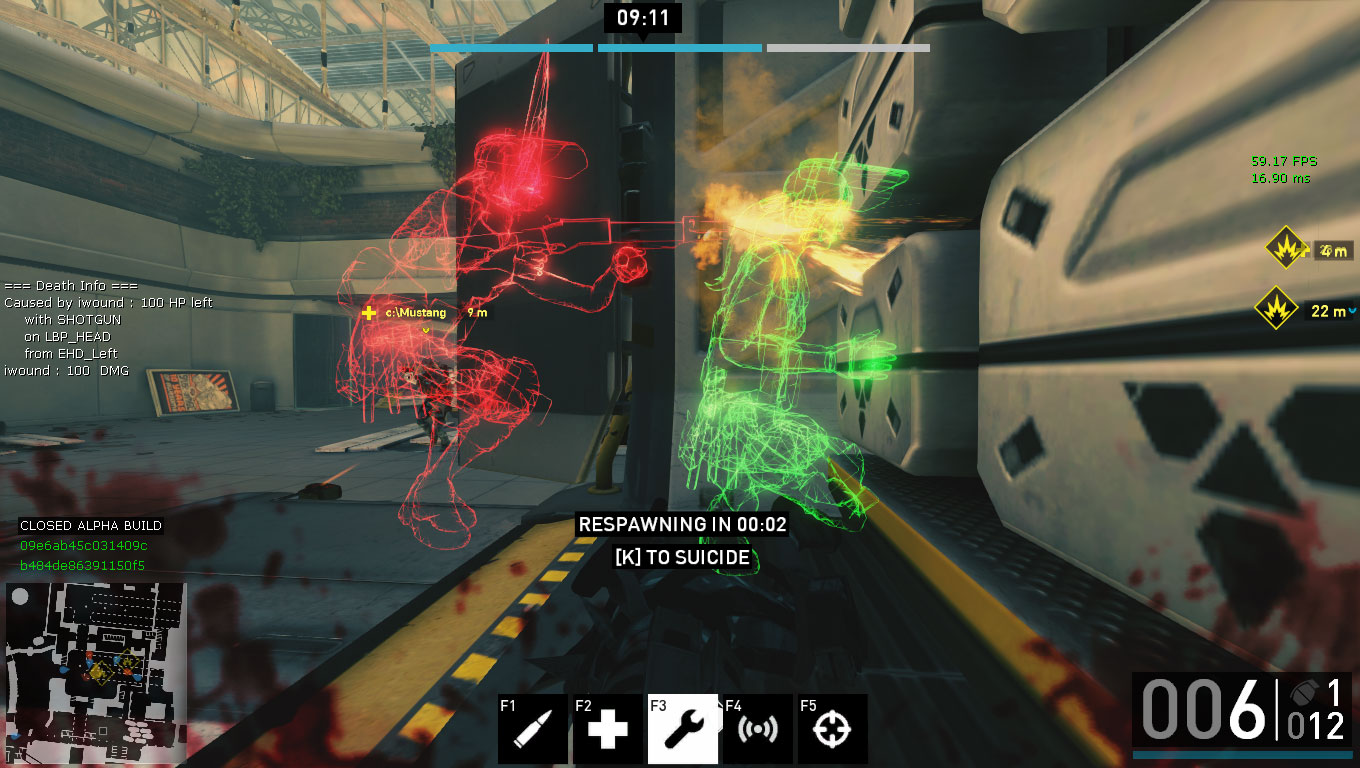This screenshot has height=768, width=1360.
Task: Open the minimap
Action: [96, 665]
